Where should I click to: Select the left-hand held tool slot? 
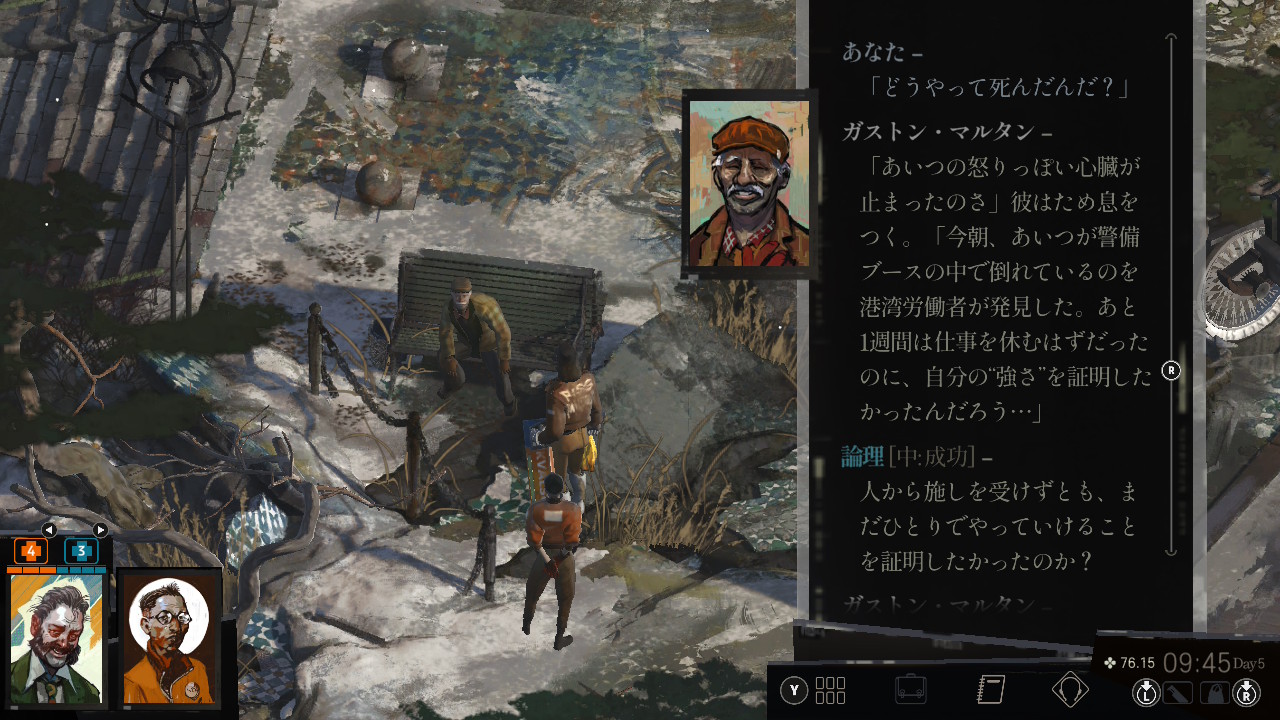[1178, 691]
